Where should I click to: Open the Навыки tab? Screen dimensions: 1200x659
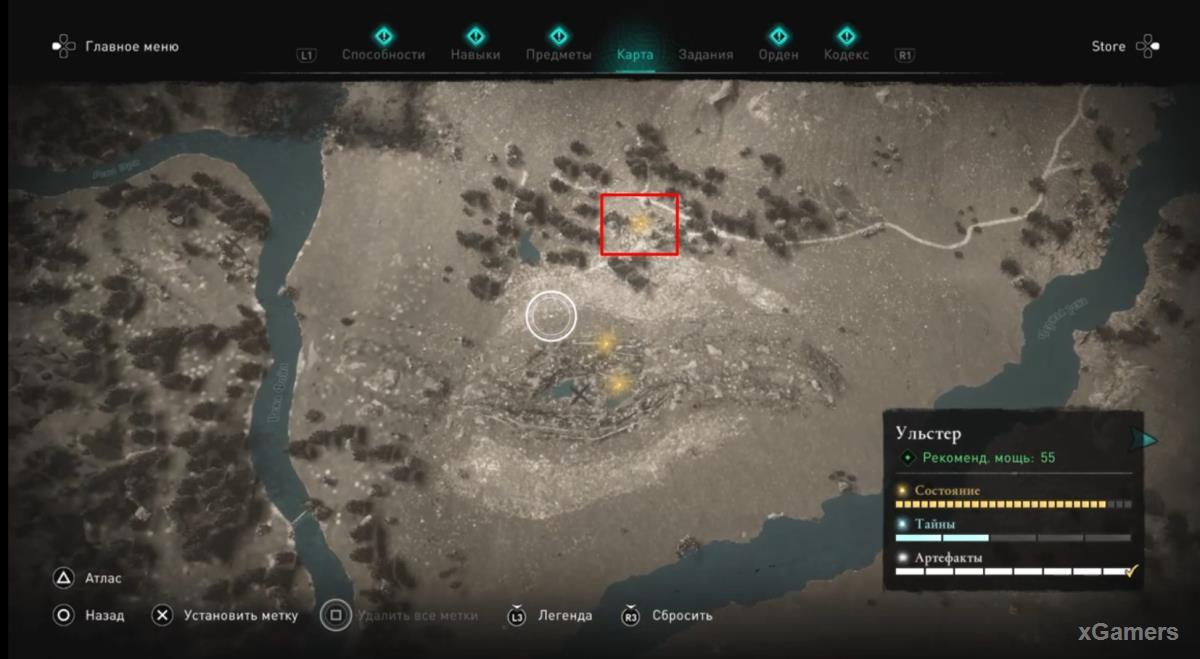pyautogui.click(x=475, y=55)
